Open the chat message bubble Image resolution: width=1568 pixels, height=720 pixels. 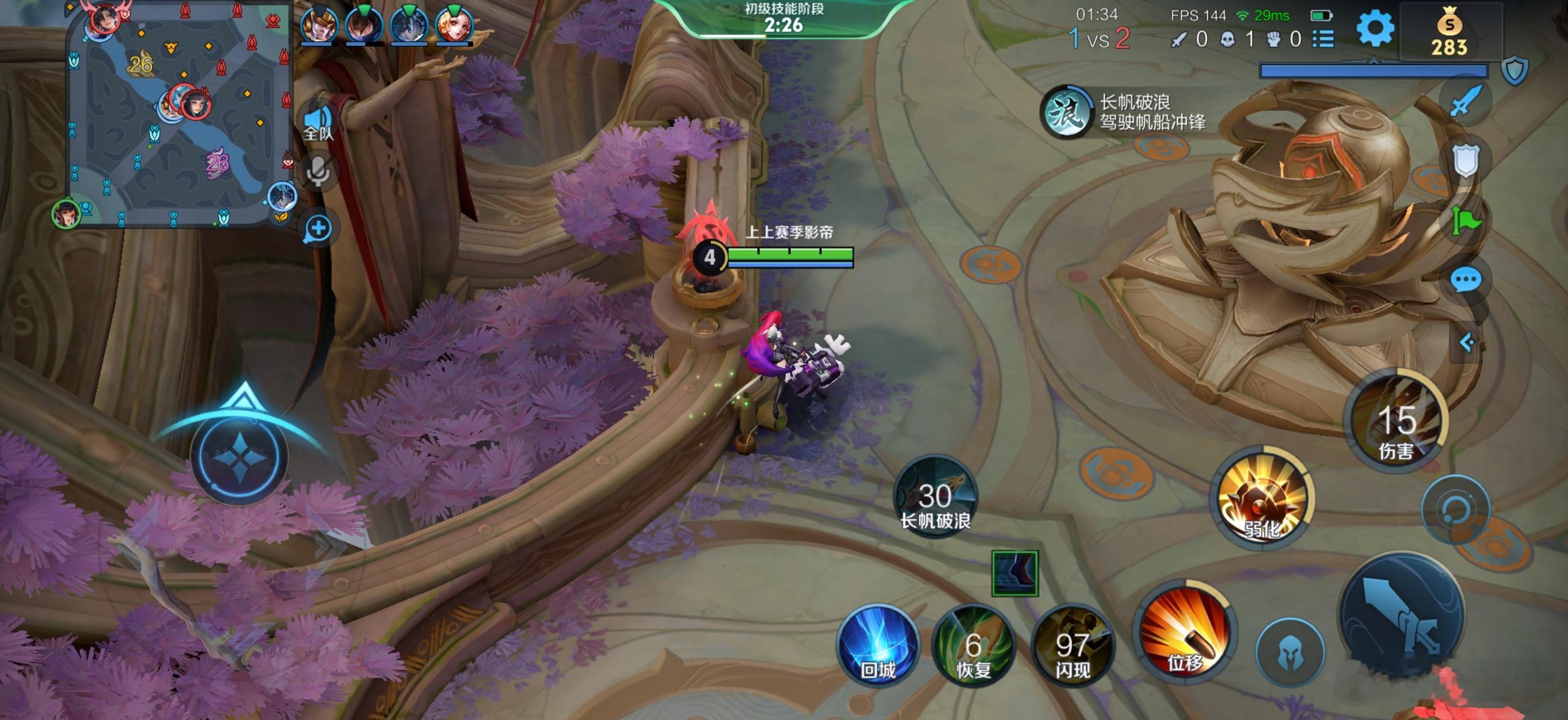pos(1466,280)
